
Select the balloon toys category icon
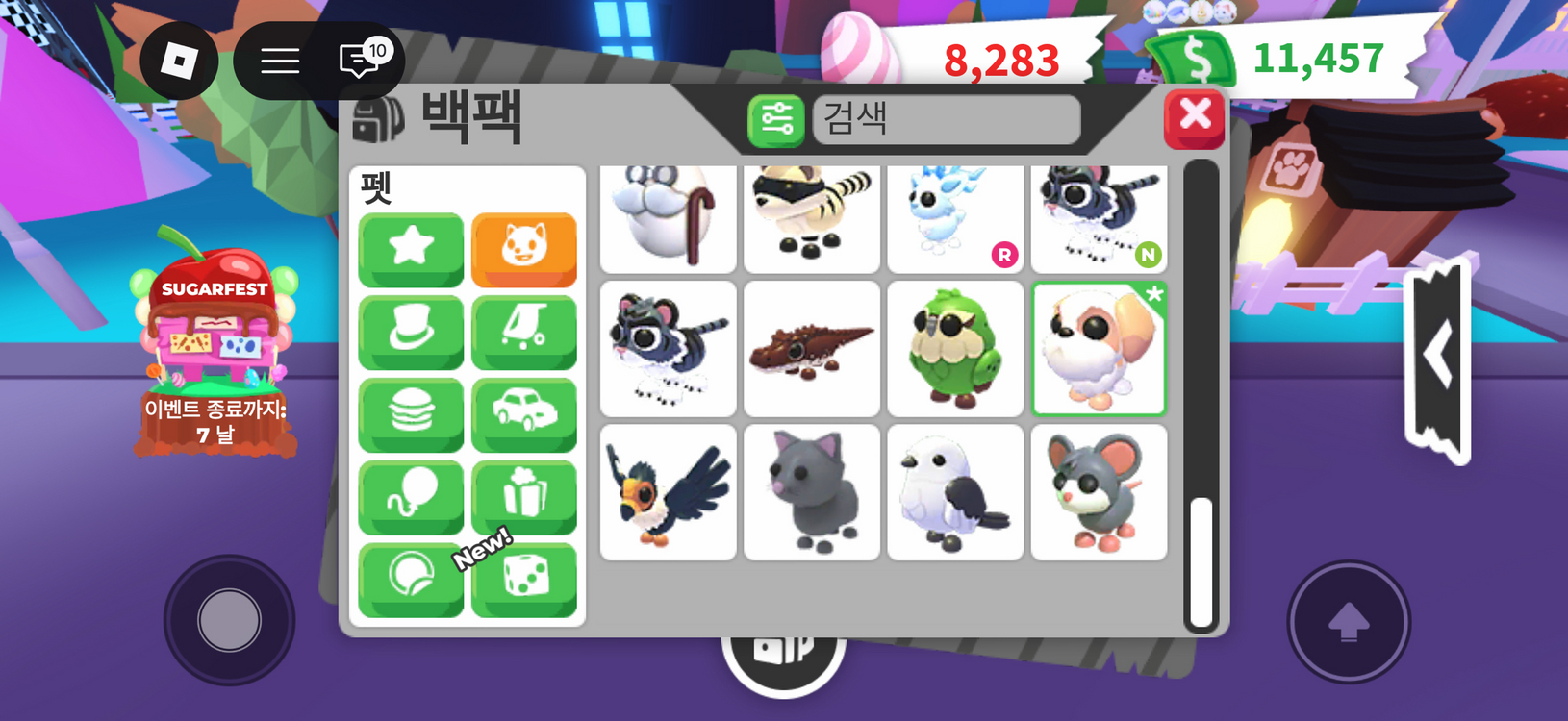(410, 495)
